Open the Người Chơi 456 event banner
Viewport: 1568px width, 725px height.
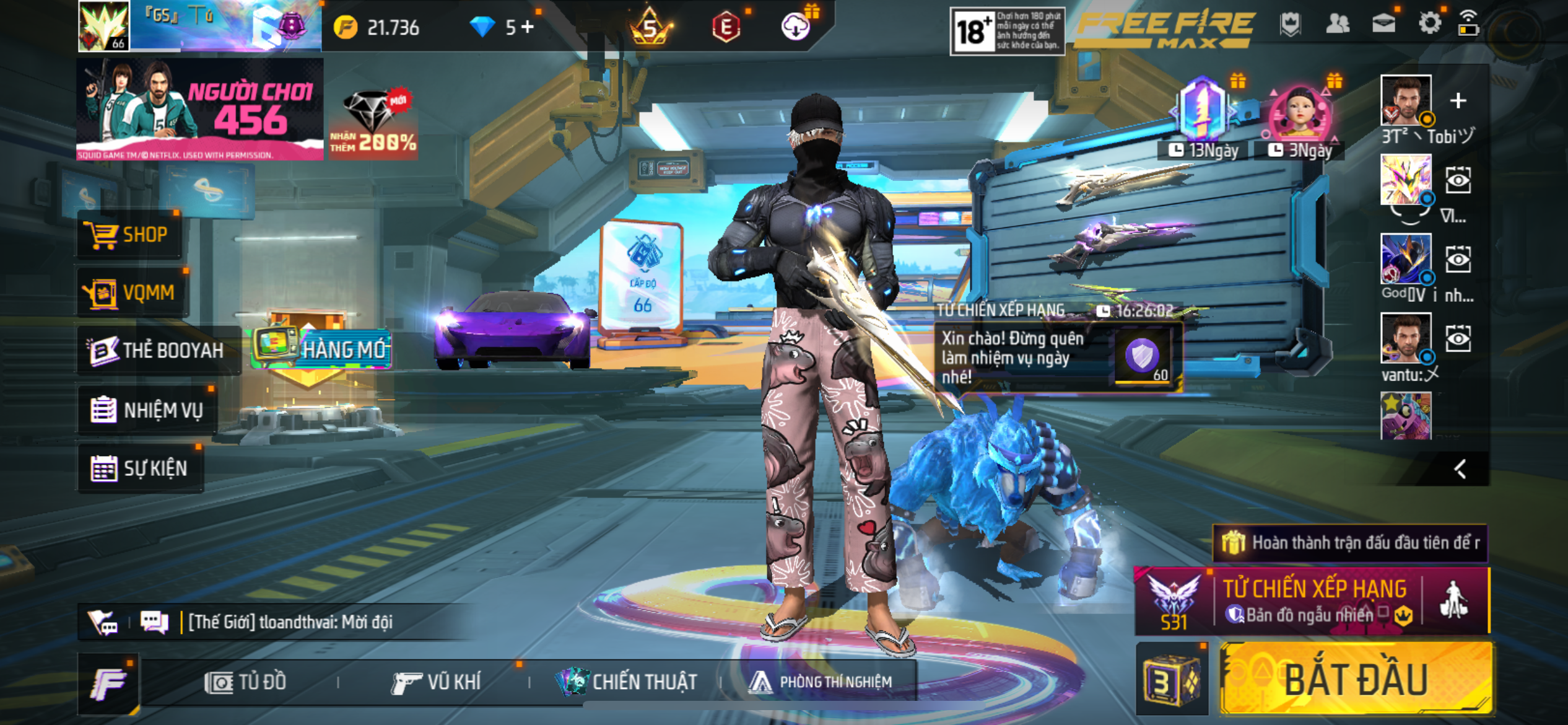tap(199, 109)
